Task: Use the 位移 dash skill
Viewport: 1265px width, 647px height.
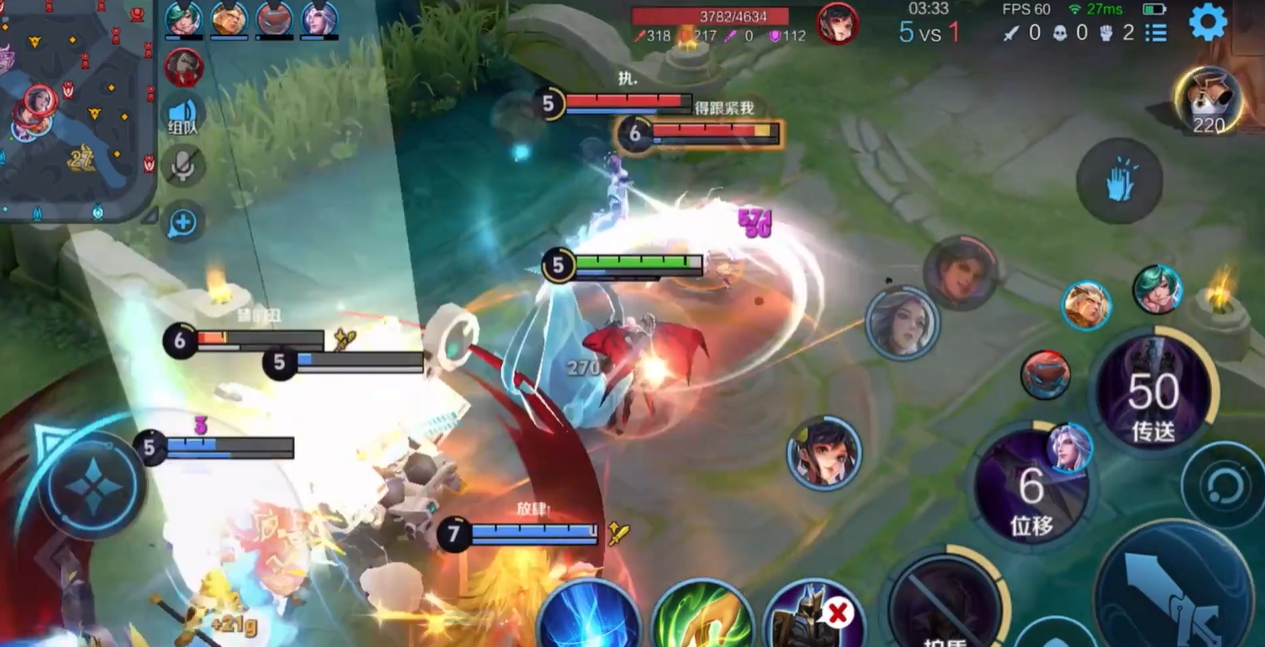Action: (x=1030, y=490)
